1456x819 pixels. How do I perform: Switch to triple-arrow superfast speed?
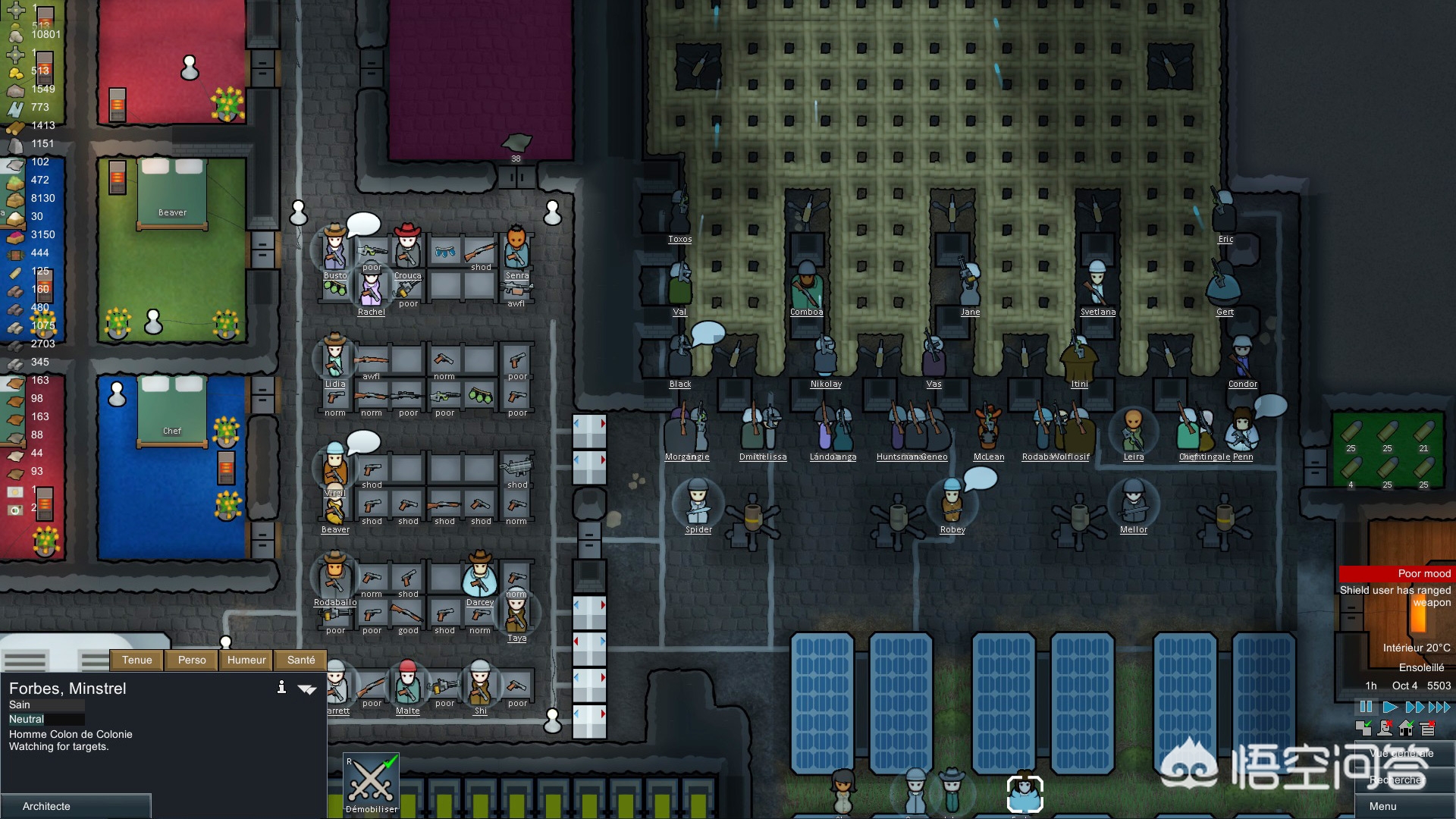click(1439, 707)
